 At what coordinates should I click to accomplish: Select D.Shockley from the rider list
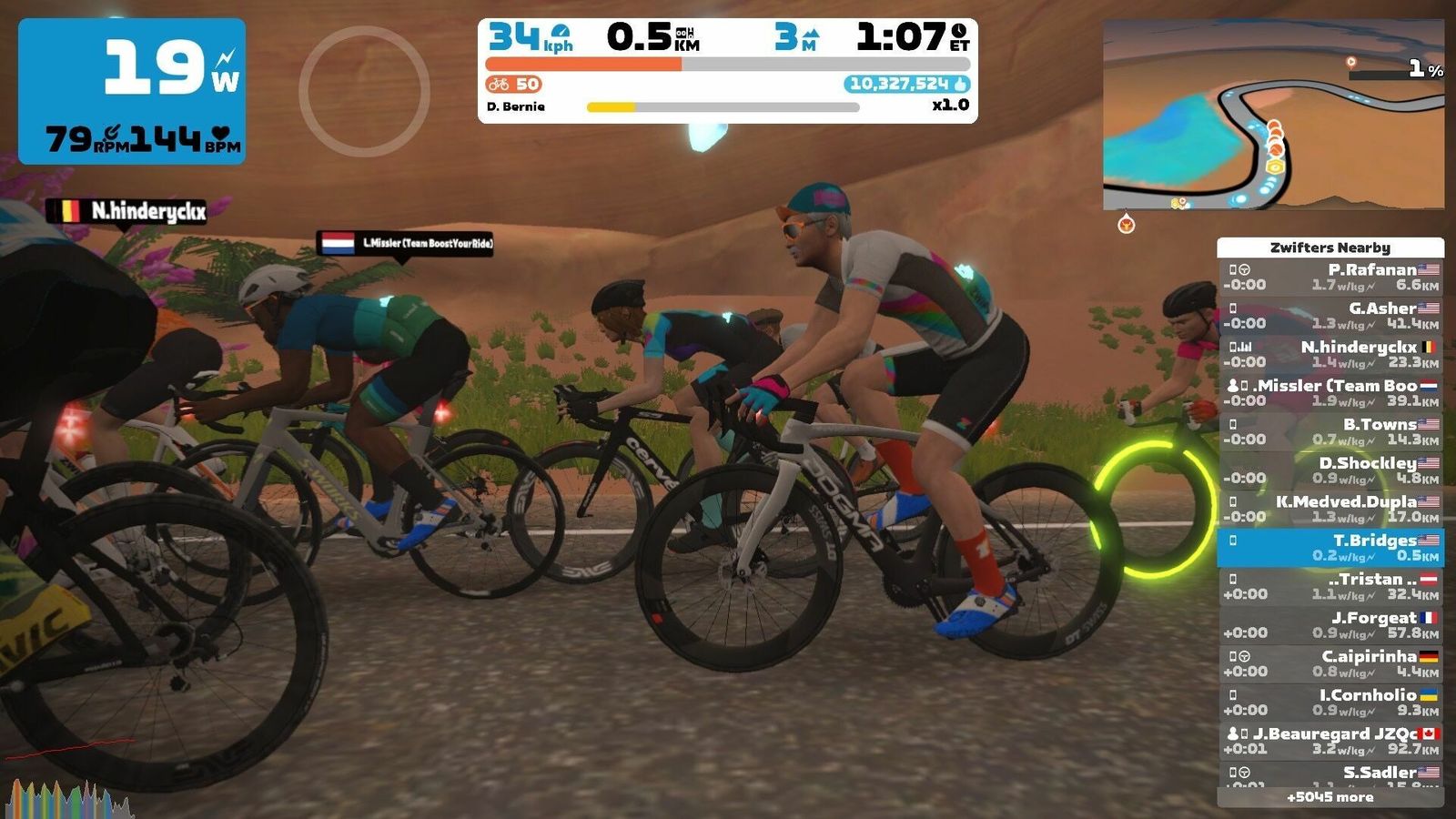point(1330,470)
